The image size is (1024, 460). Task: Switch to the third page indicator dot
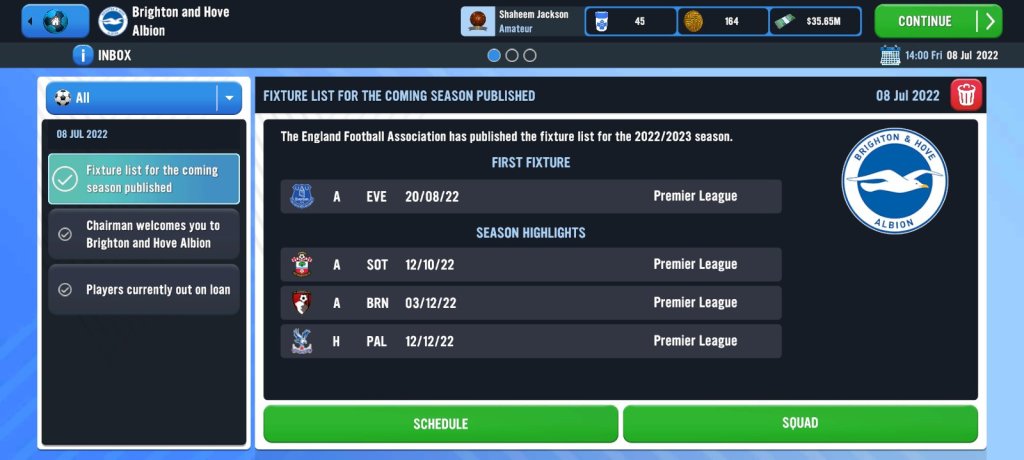pyautogui.click(x=530, y=55)
